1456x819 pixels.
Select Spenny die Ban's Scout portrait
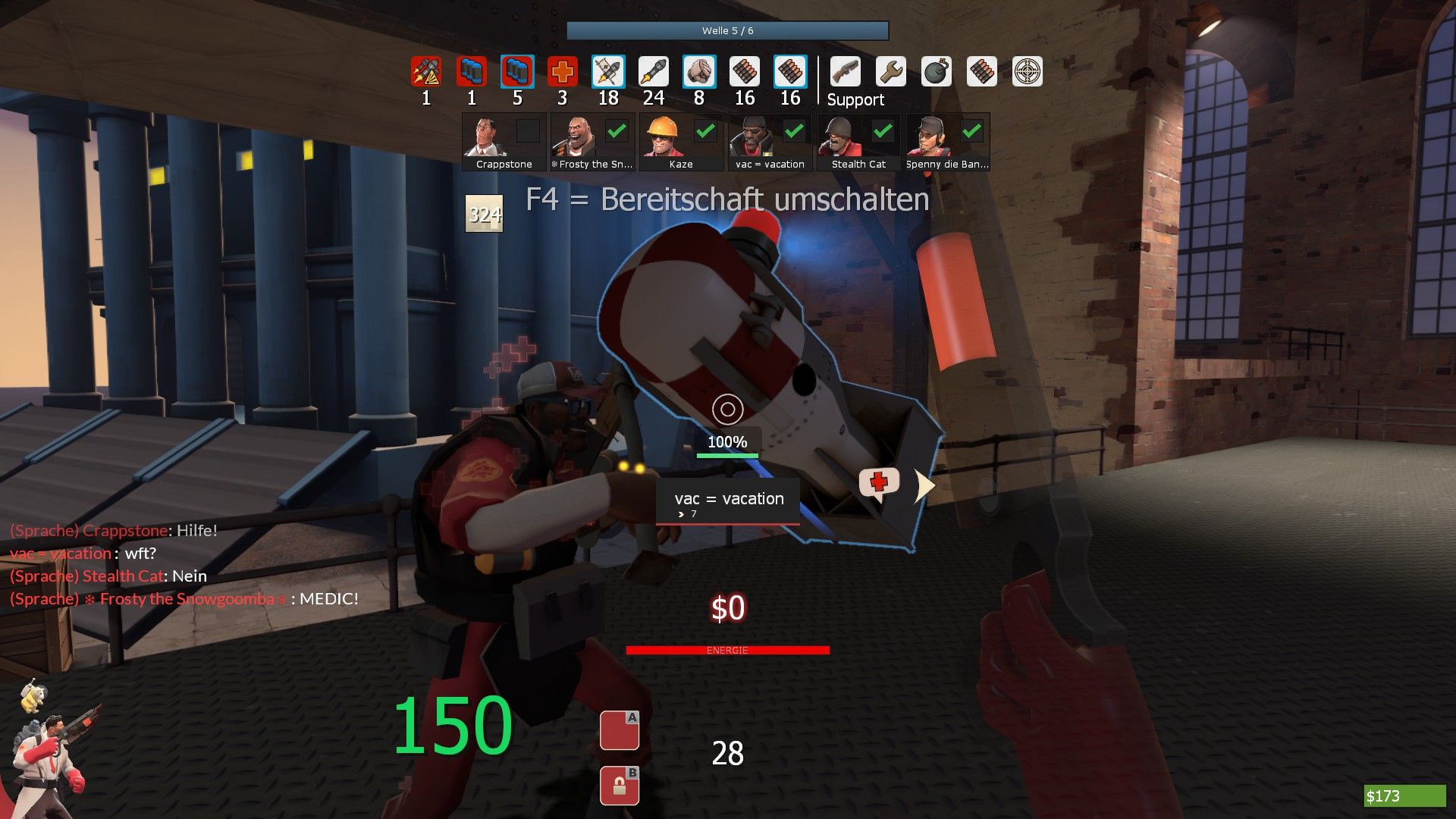click(x=930, y=136)
